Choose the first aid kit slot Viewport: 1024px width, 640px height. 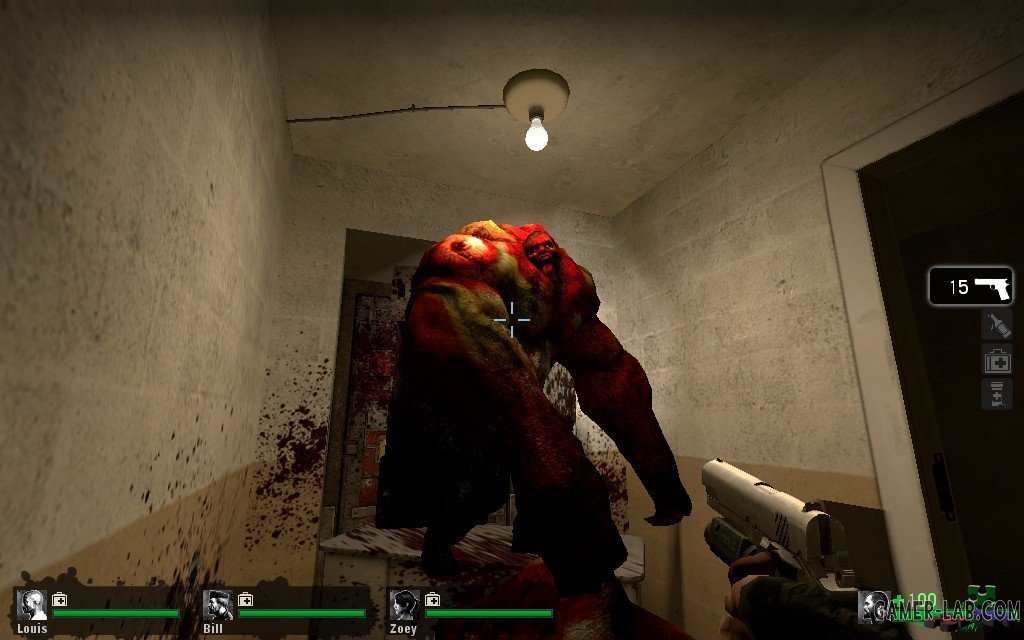click(x=997, y=359)
